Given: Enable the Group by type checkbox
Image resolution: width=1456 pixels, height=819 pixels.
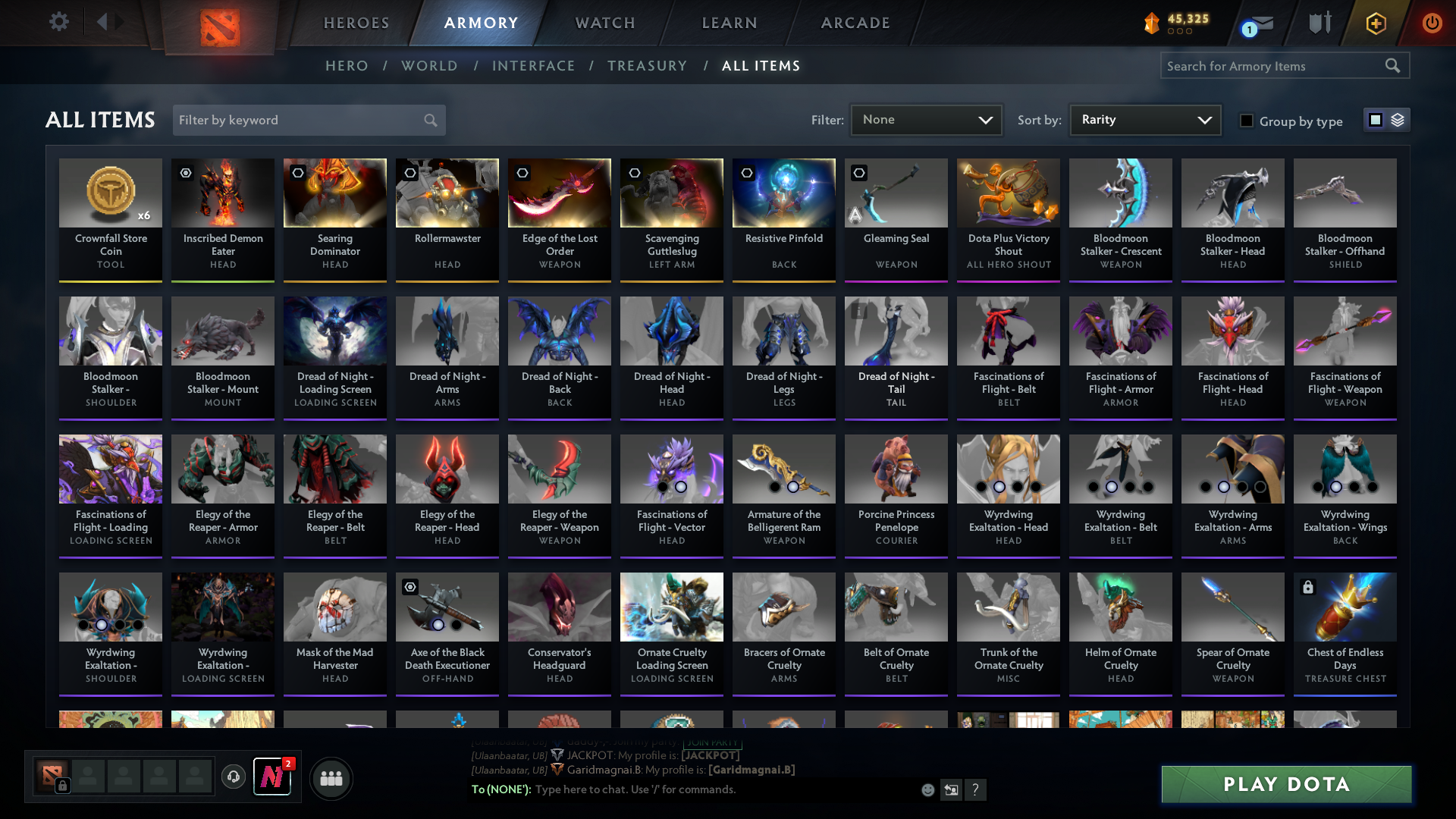Looking at the screenshot, I should pyautogui.click(x=1247, y=121).
